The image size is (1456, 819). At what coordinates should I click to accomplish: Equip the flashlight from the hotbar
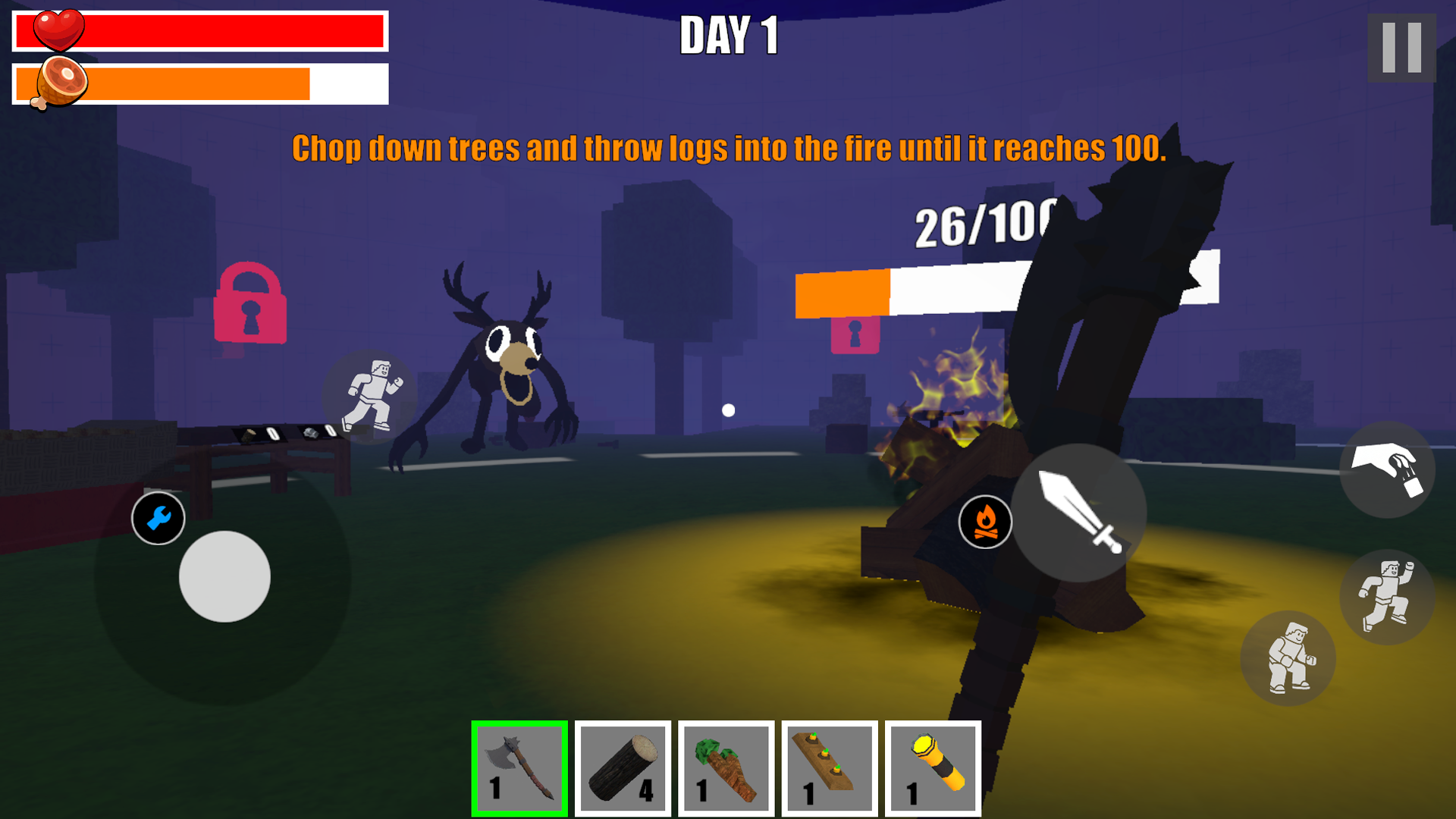pyautogui.click(x=931, y=766)
